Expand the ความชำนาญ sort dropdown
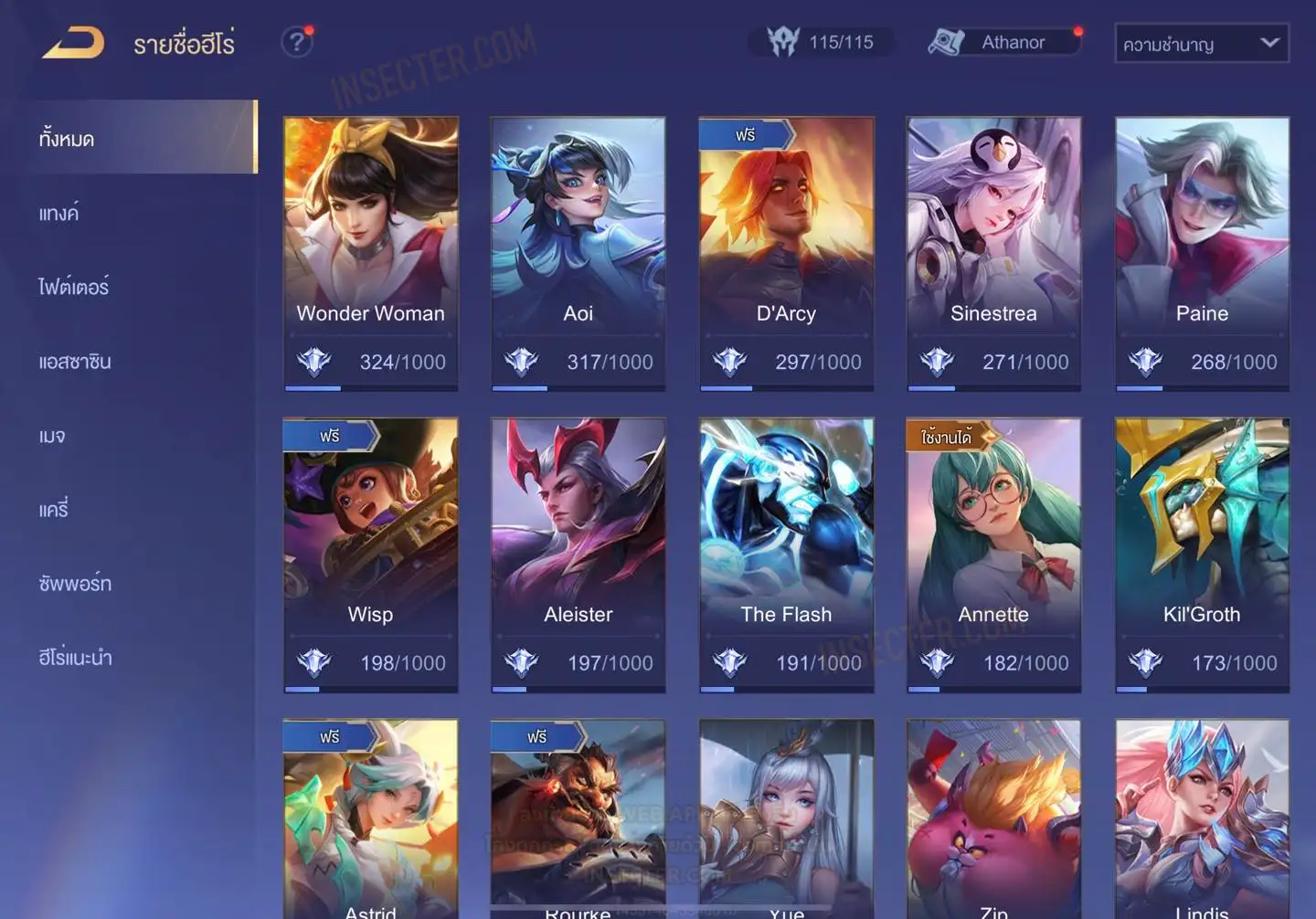Image resolution: width=1316 pixels, height=919 pixels. (x=1201, y=44)
